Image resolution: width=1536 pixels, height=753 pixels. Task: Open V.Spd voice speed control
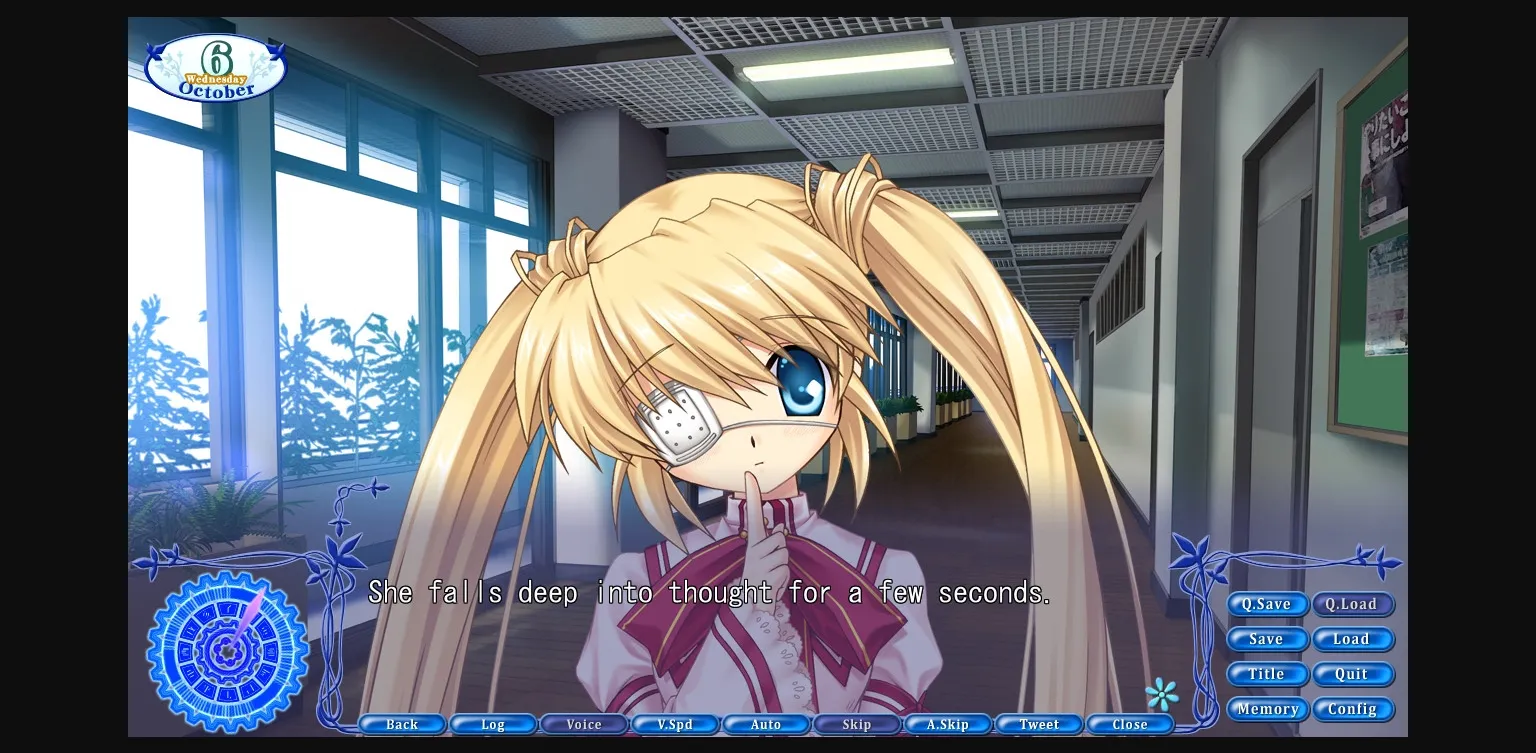675,724
